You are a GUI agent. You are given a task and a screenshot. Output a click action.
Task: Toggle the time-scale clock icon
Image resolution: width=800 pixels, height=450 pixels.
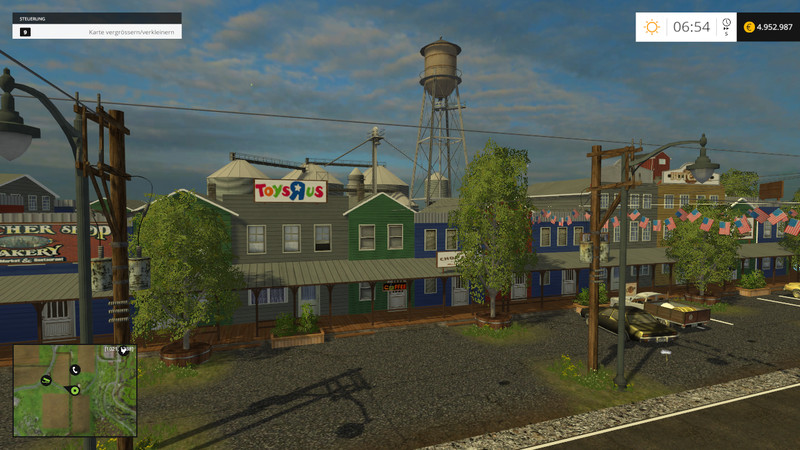[725, 23]
